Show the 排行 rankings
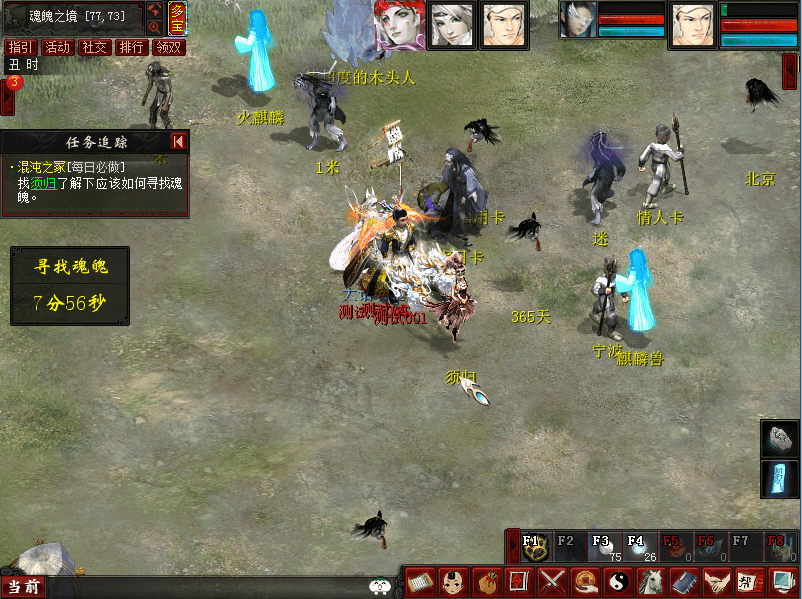This screenshot has height=599, width=802. [131, 47]
